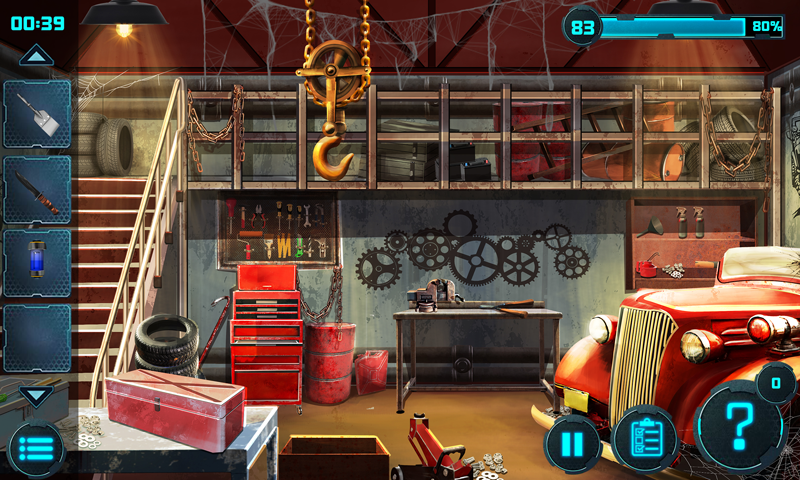Select the shovel inventory slot
The width and height of the screenshot is (800, 480).
[x=37, y=114]
